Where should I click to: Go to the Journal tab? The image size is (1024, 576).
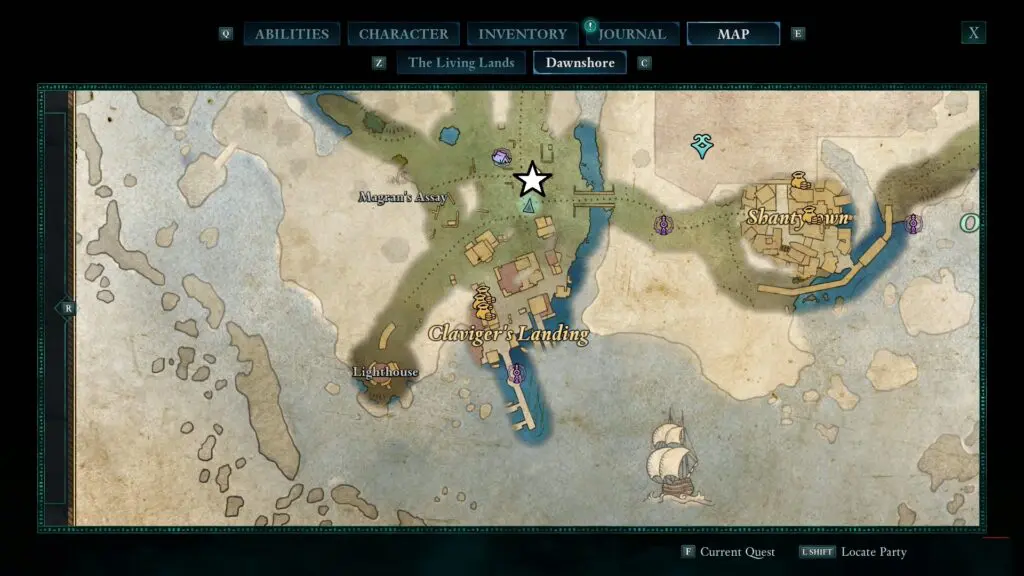633,34
